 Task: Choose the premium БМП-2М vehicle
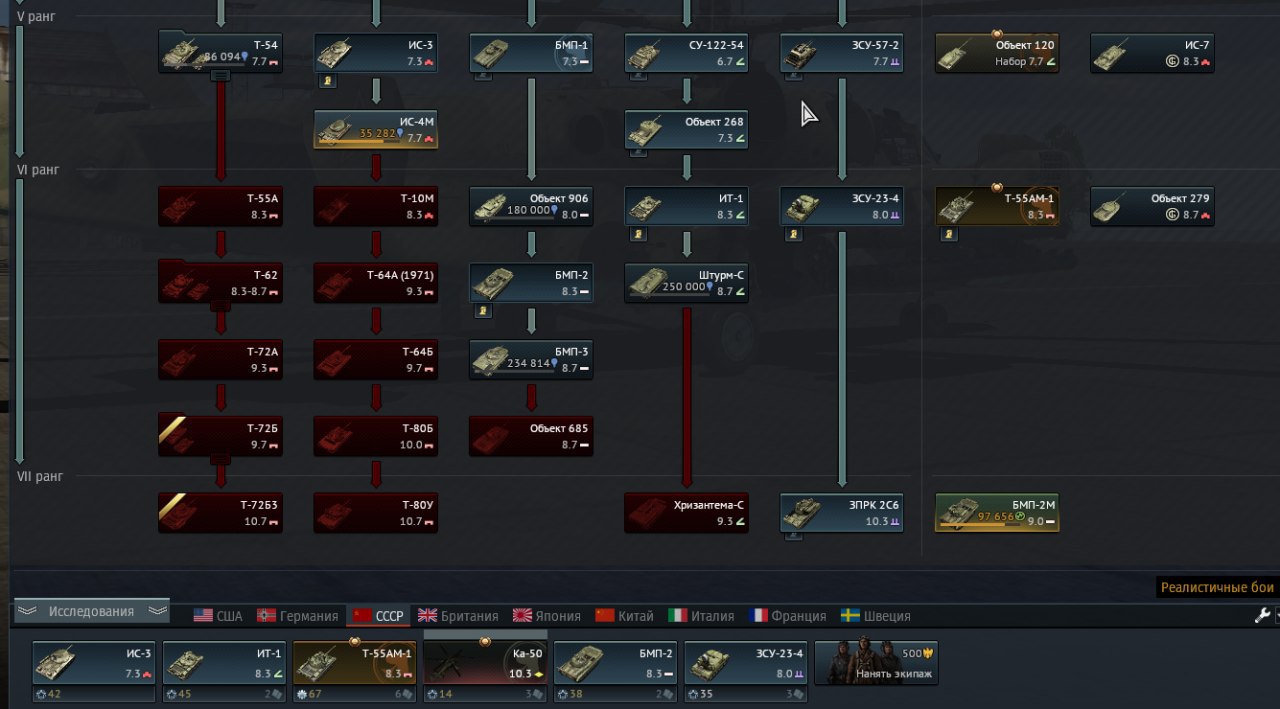[x=997, y=512]
